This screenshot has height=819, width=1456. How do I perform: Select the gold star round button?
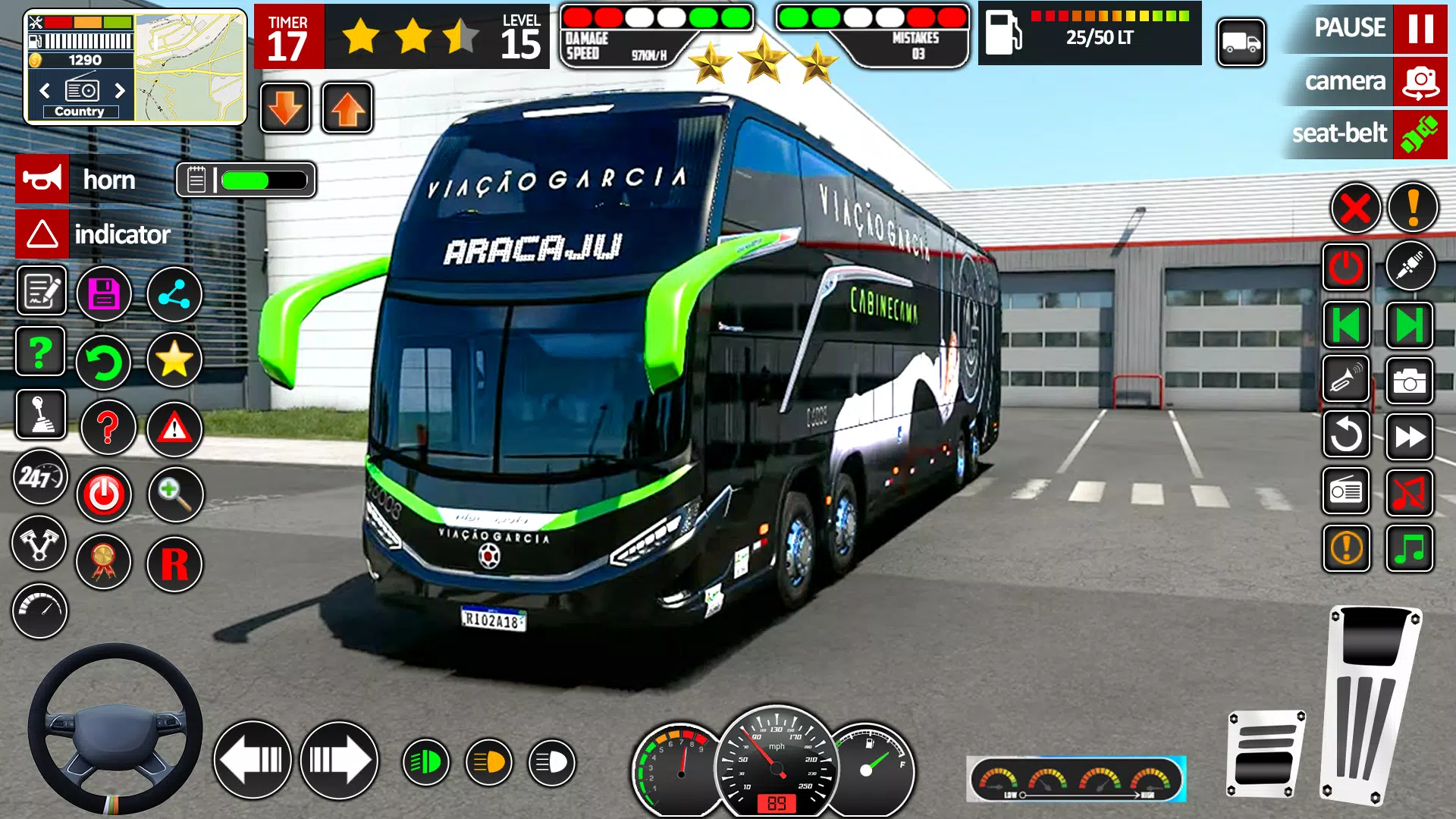[x=174, y=359]
